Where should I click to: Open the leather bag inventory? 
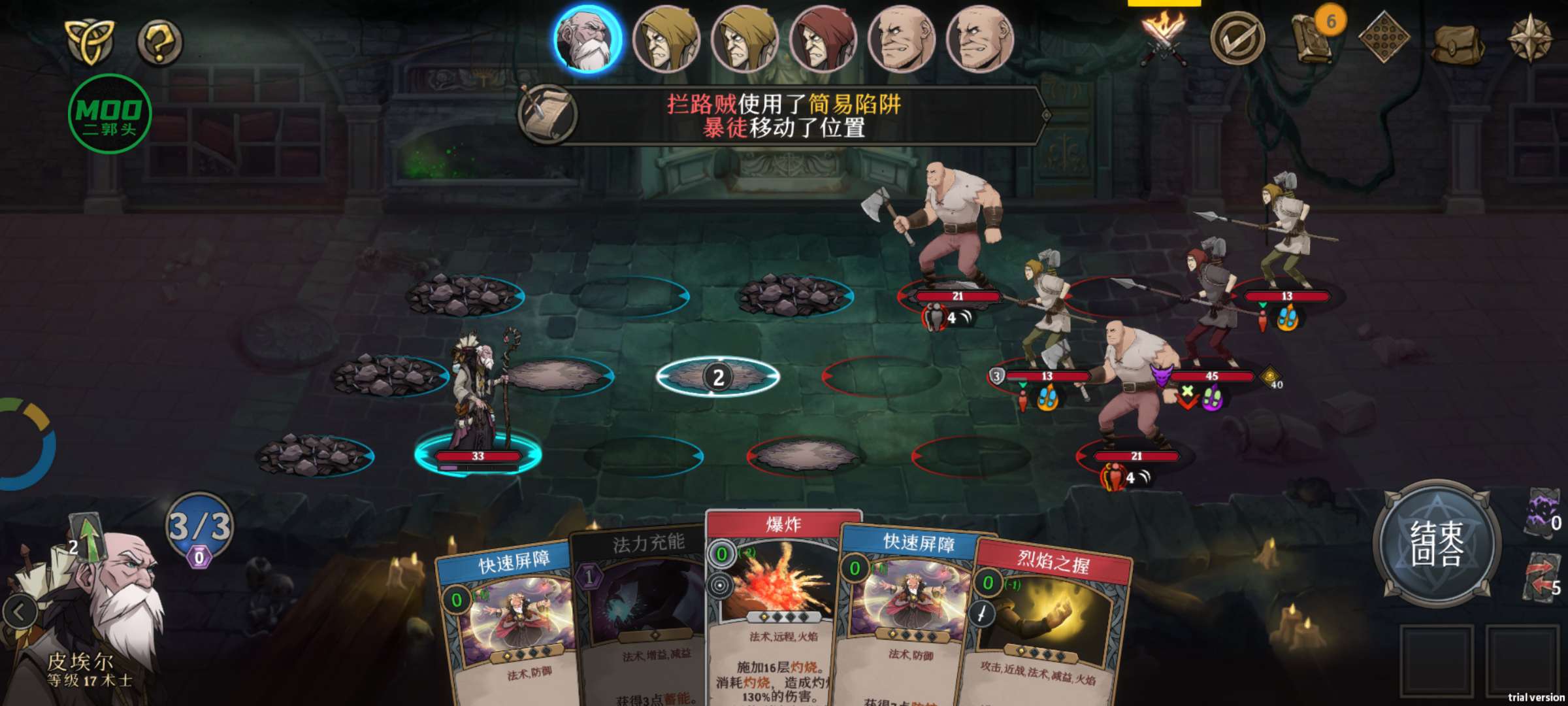(1456, 42)
